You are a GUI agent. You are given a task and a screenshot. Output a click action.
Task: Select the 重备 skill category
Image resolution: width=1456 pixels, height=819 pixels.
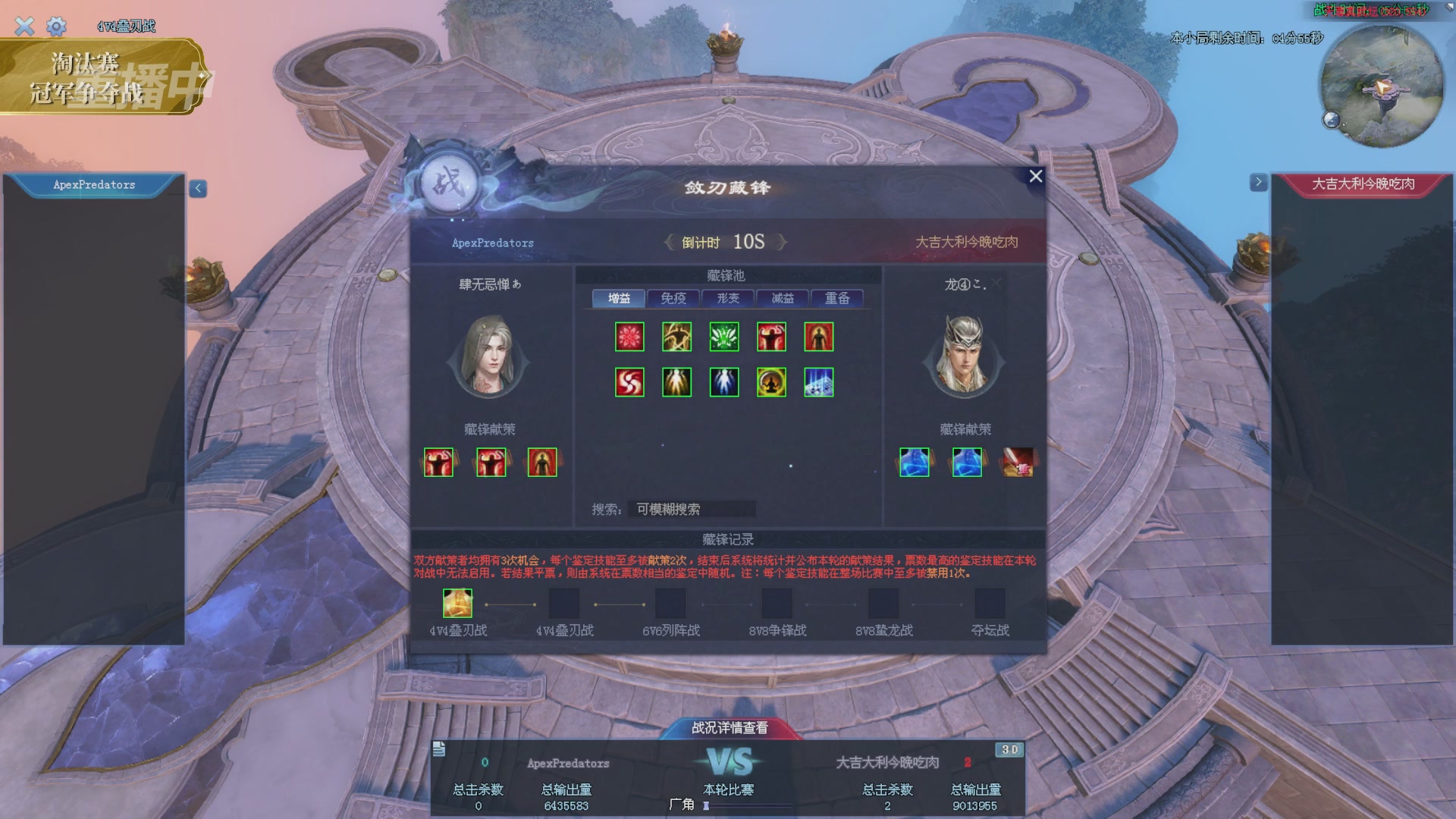pyautogui.click(x=836, y=298)
